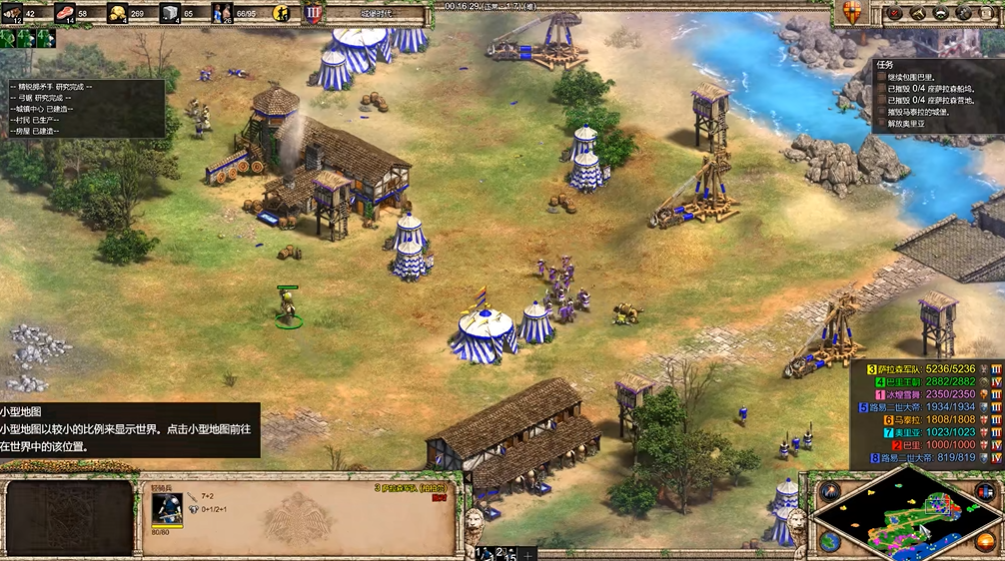Open the crossed tools icon button
The width and height of the screenshot is (1005, 561).
coord(964,13)
